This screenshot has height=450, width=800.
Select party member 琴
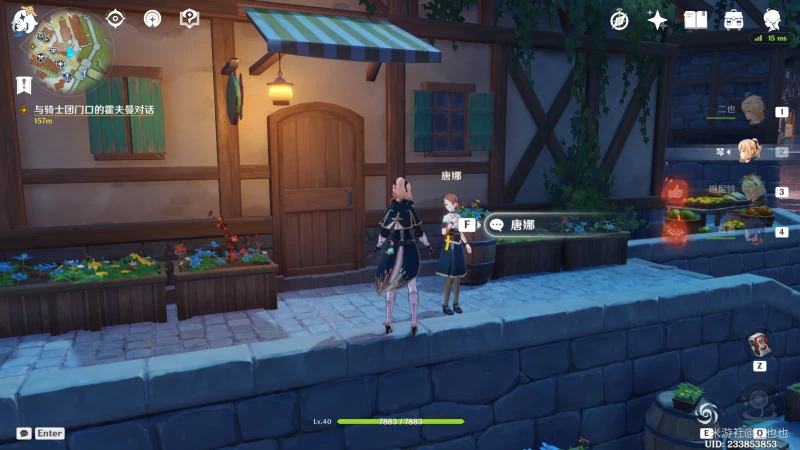click(750, 152)
